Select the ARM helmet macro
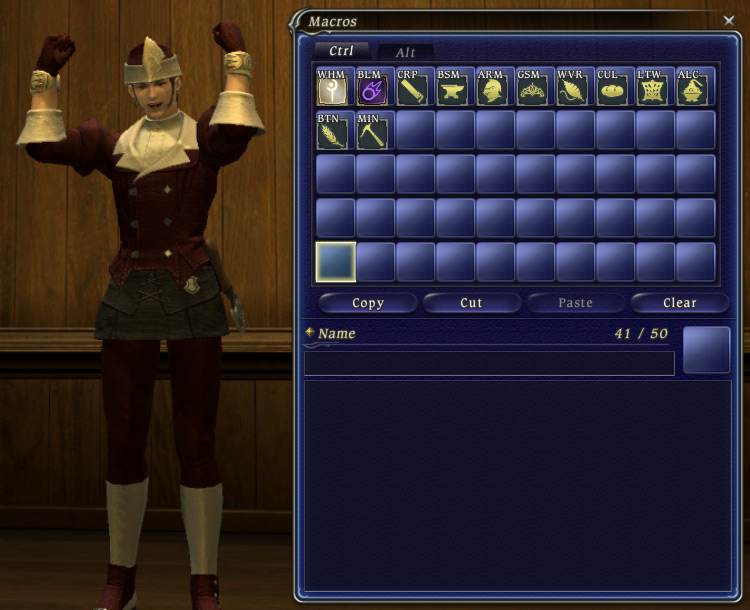 click(x=495, y=88)
